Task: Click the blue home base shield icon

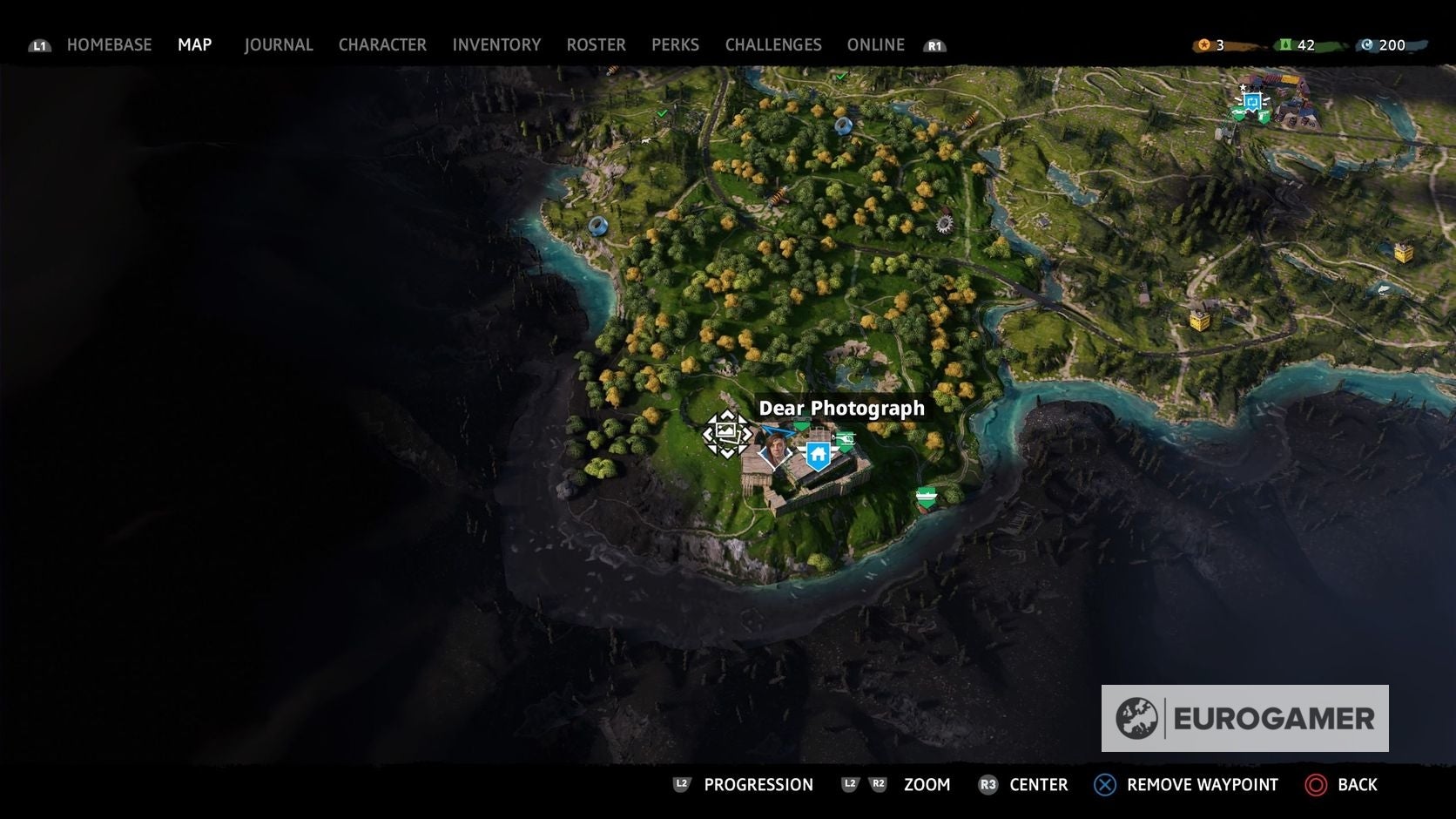Action: coord(818,455)
